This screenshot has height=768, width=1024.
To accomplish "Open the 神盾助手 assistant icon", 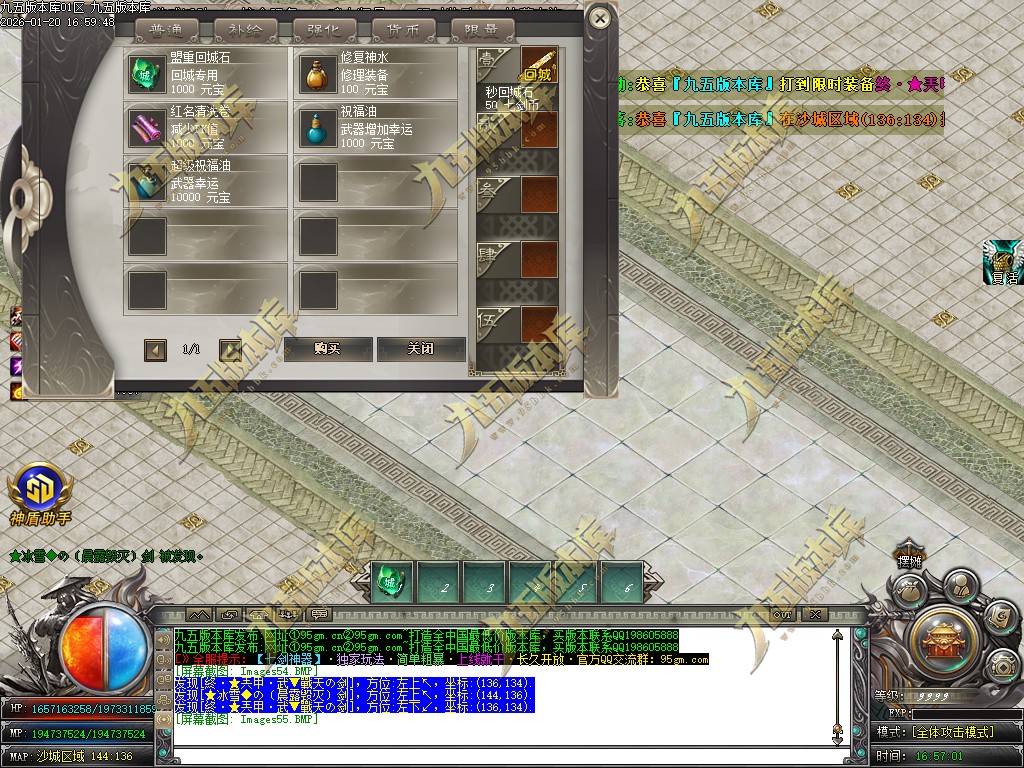I will (40, 489).
